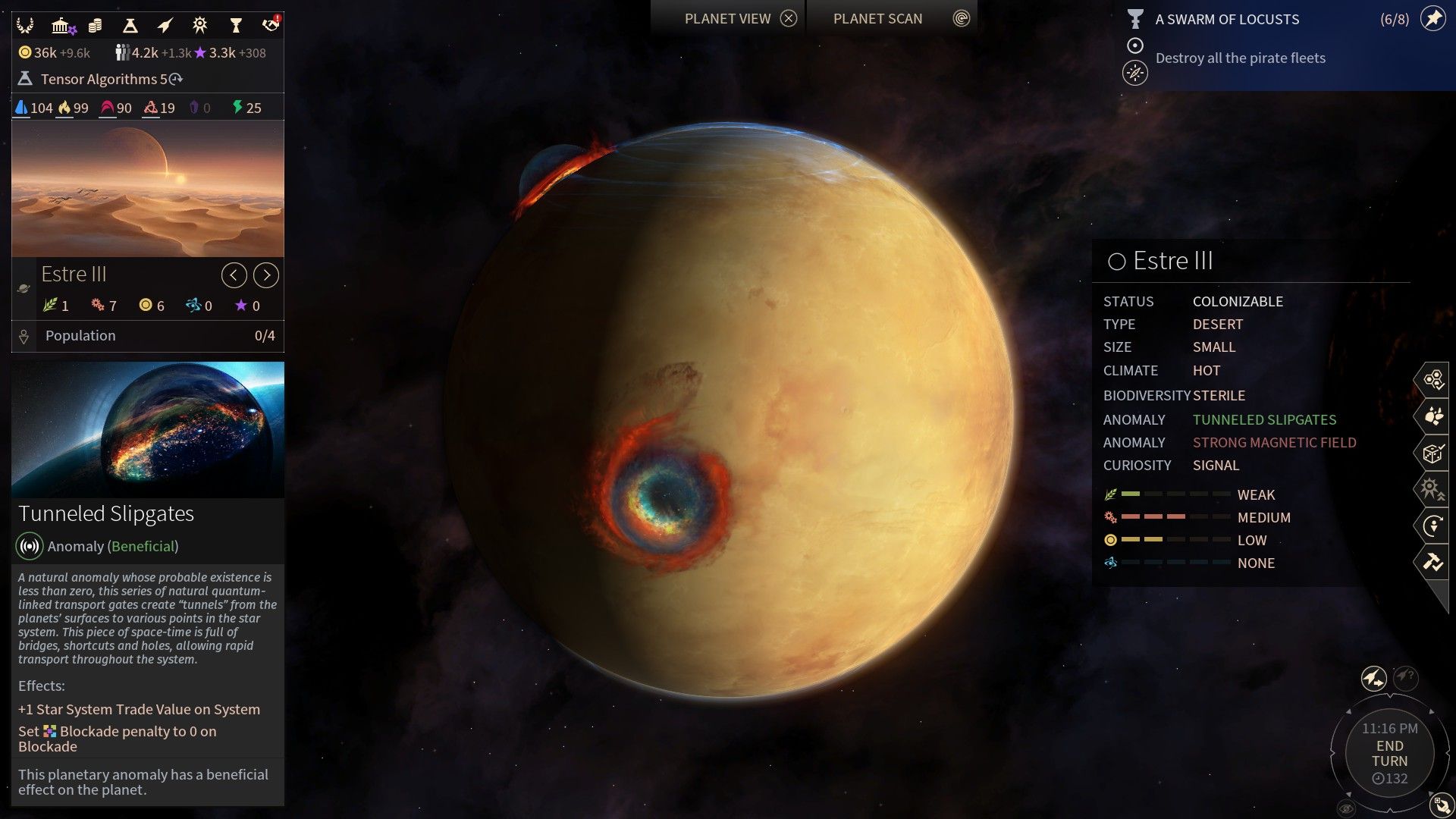Image resolution: width=1456 pixels, height=819 pixels.
Task: Click the next planet chevron arrow
Action: pyautogui.click(x=266, y=275)
